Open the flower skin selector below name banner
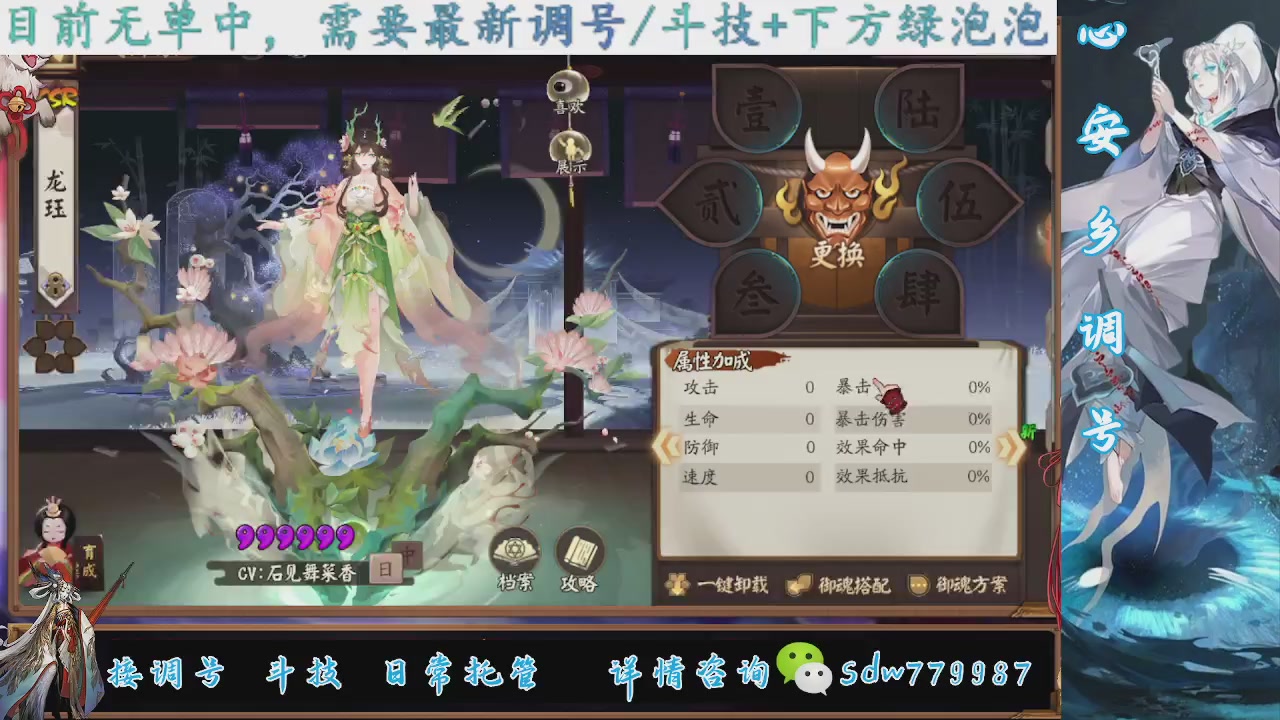The width and height of the screenshot is (1280, 720). coord(55,345)
